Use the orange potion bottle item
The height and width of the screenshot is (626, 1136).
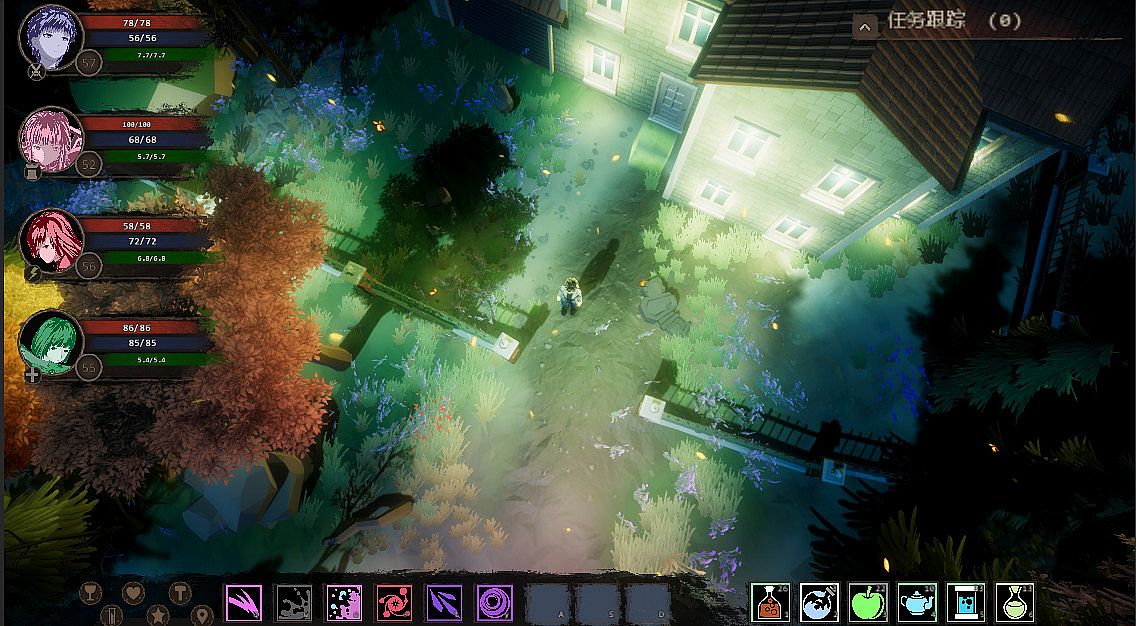(x=770, y=602)
